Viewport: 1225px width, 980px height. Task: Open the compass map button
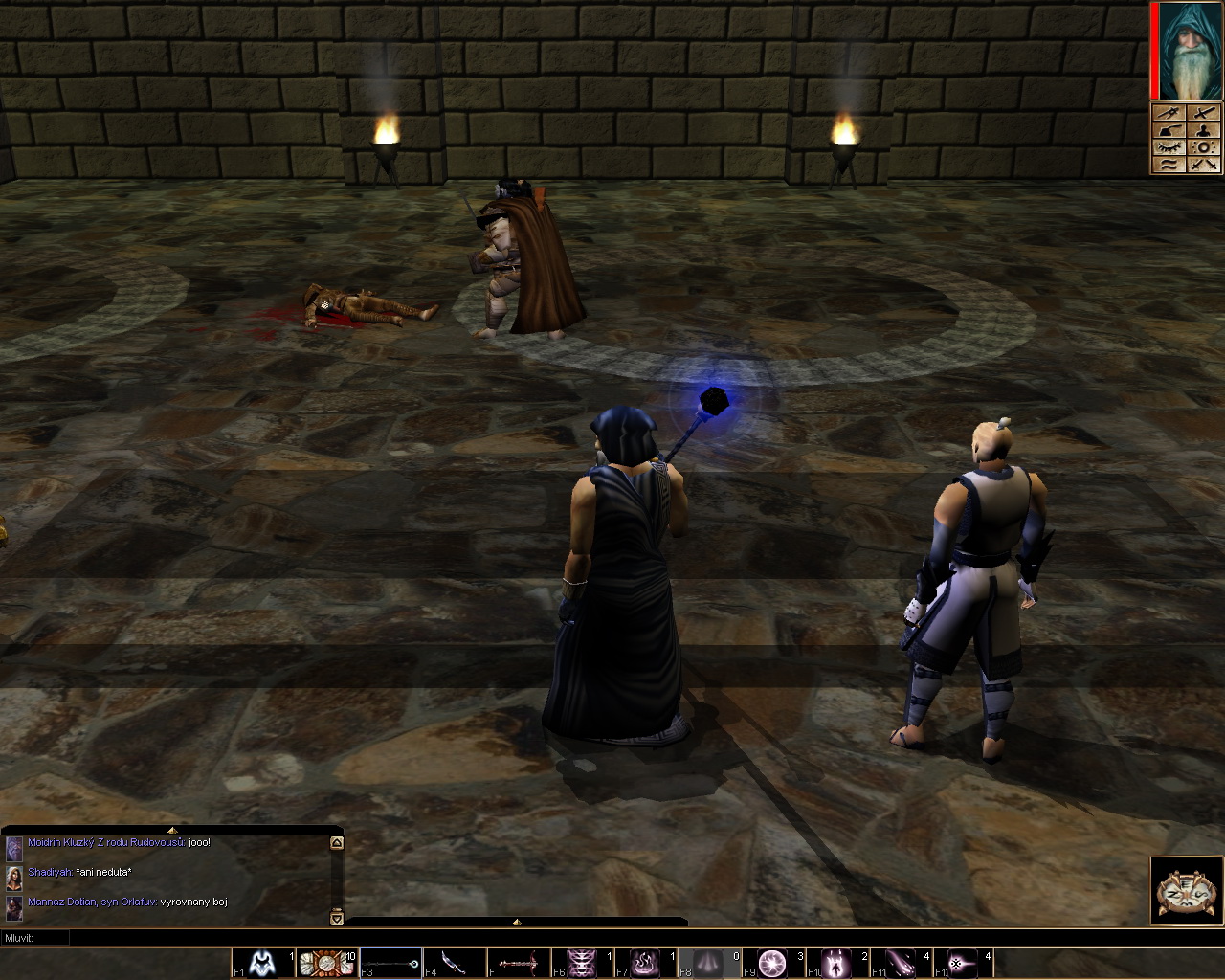pos(1187,890)
